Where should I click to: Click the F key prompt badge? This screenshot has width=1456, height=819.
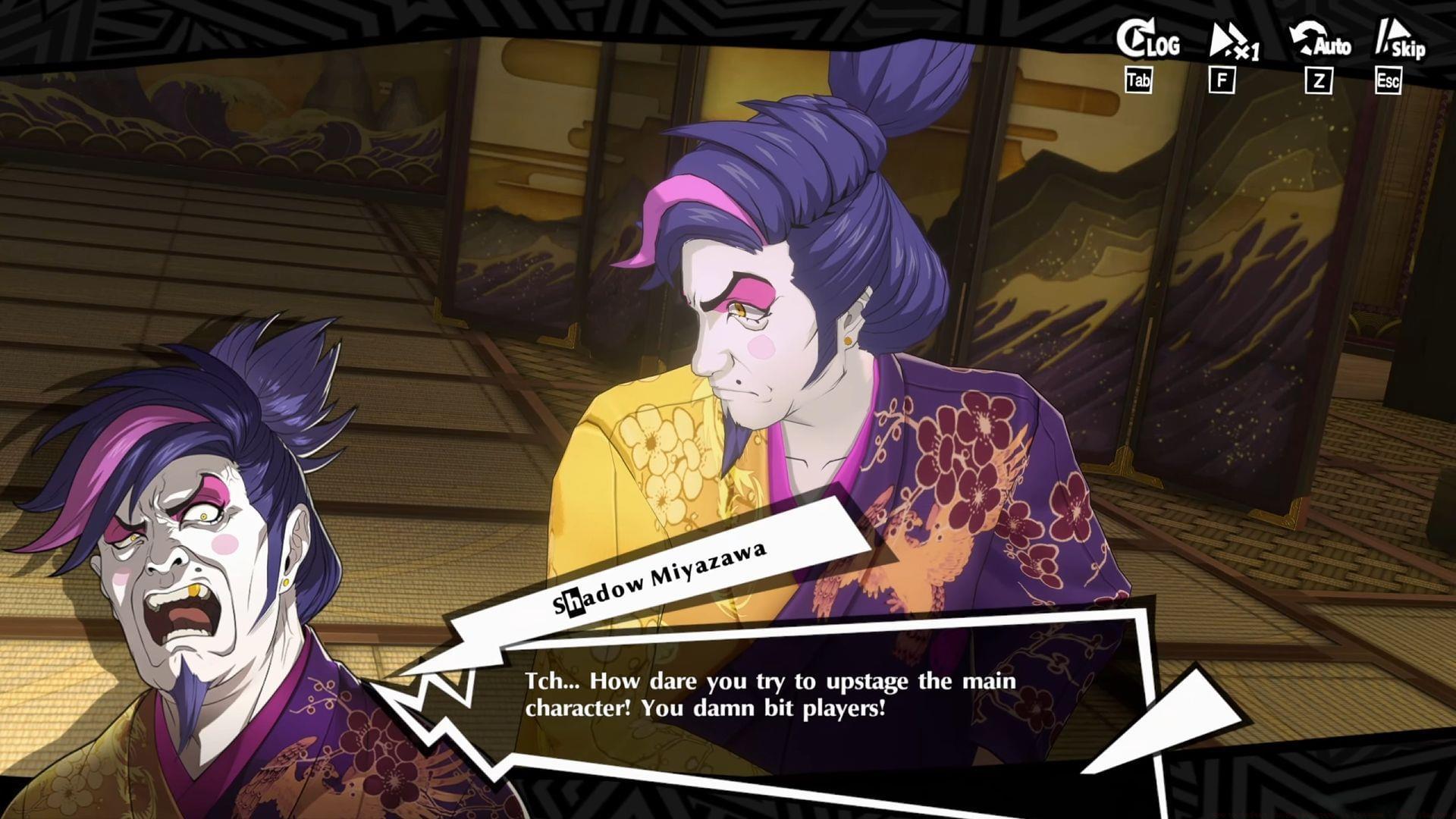(1222, 80)
